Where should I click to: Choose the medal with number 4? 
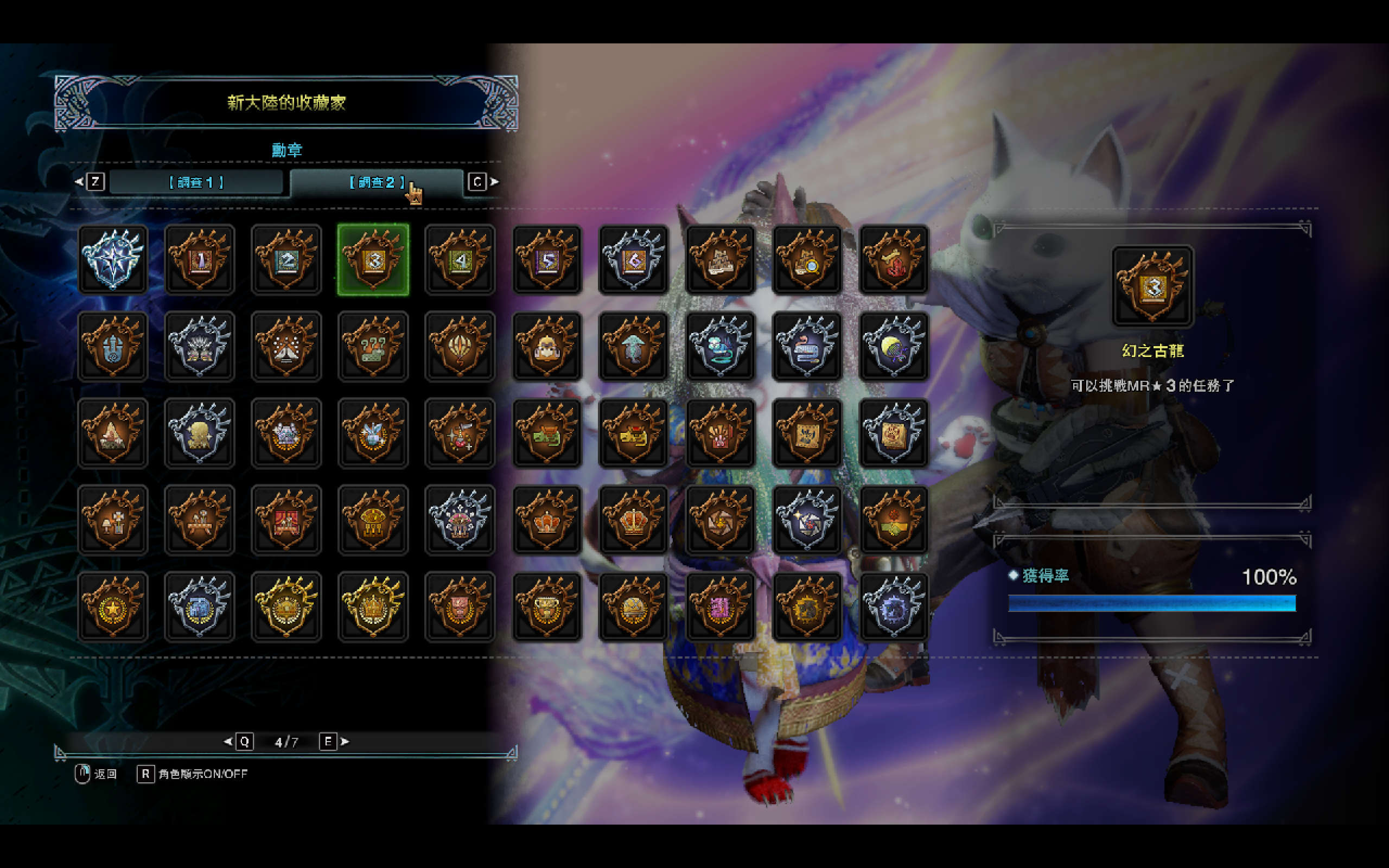pyautogui.click(x=460, y=260)
